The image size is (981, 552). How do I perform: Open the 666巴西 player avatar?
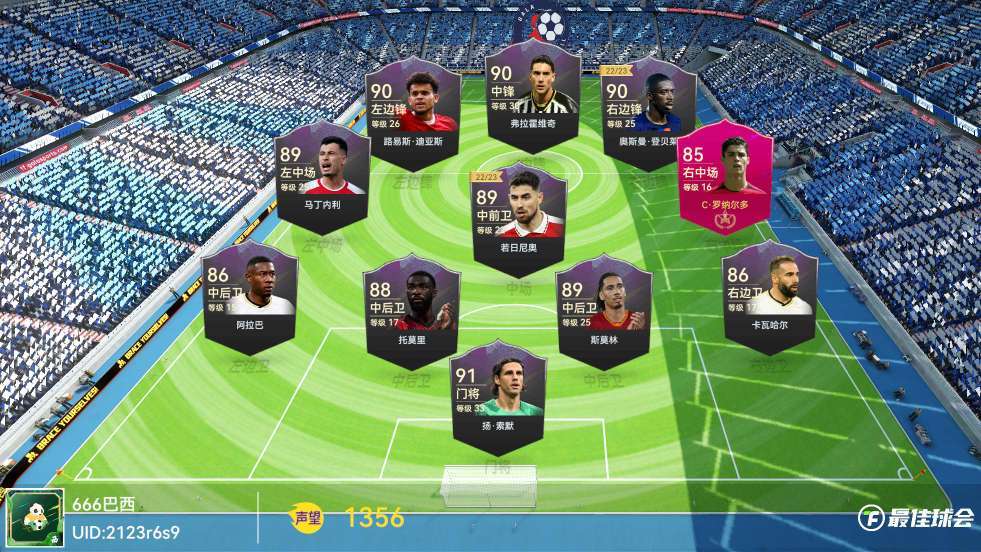point(35,518)
